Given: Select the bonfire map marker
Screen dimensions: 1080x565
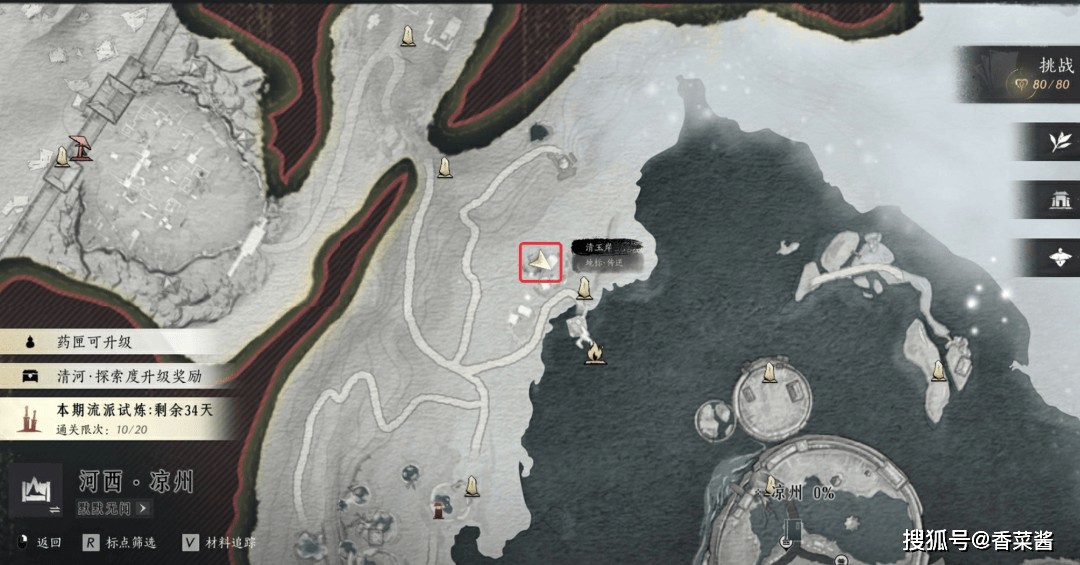Looking at the screenshot, I should point(593,352).
